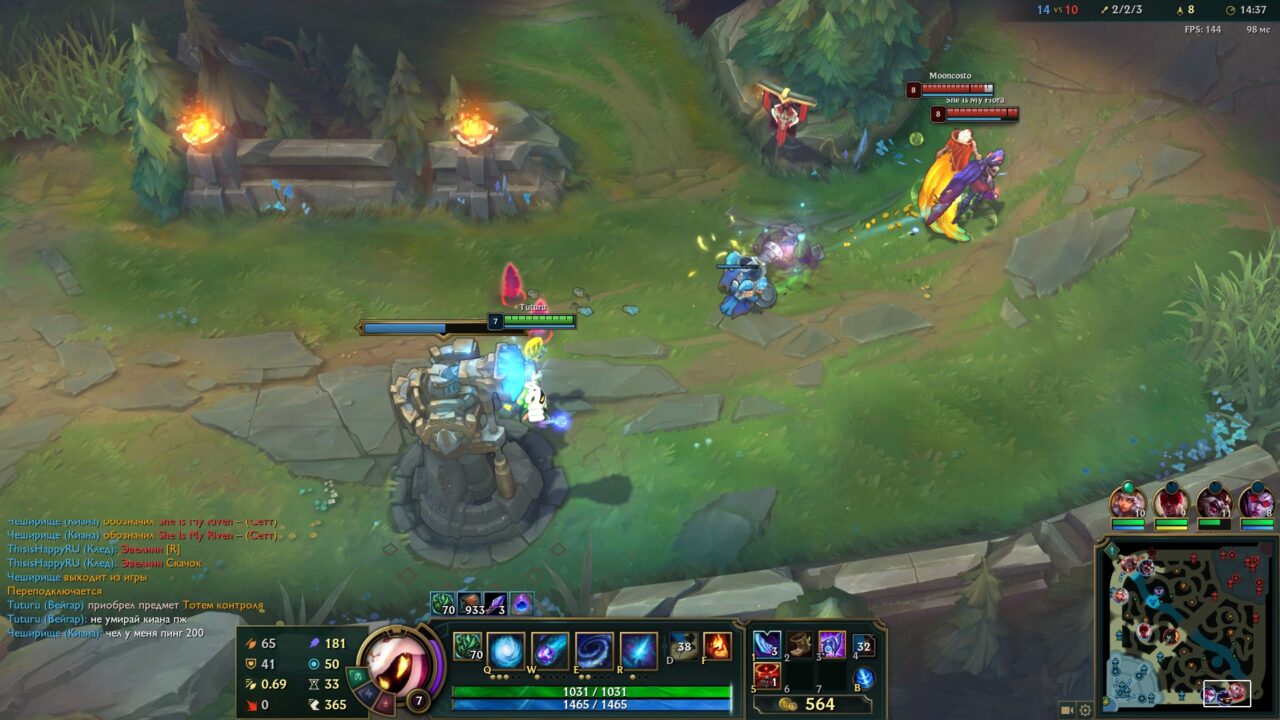This screenshot has height=720, width=1280.
Task: Click the level 10 ally portrait above the minimap
Action: pos(1128,501)
